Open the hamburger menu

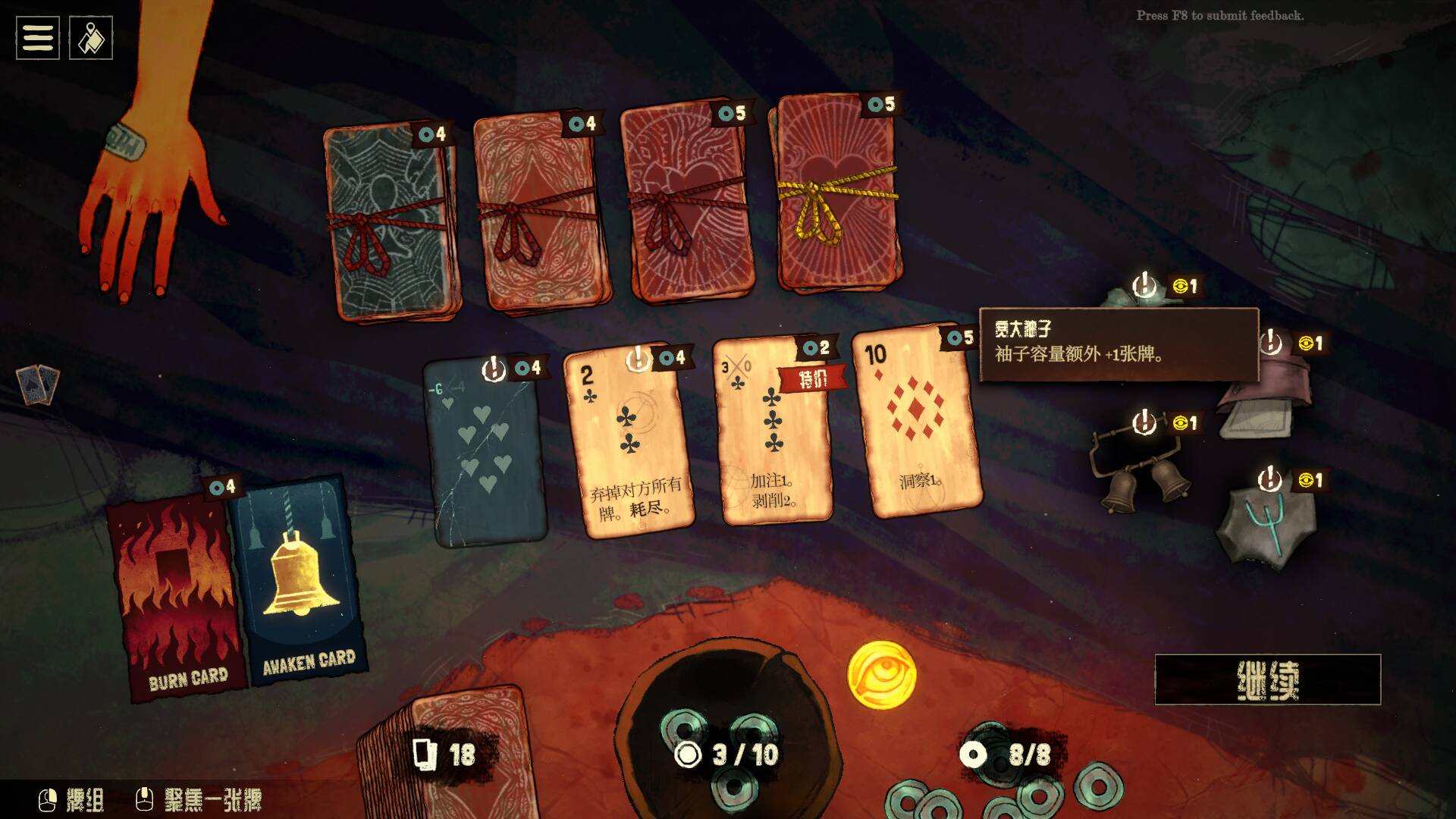pyautogui.click(x=38, y=38)
